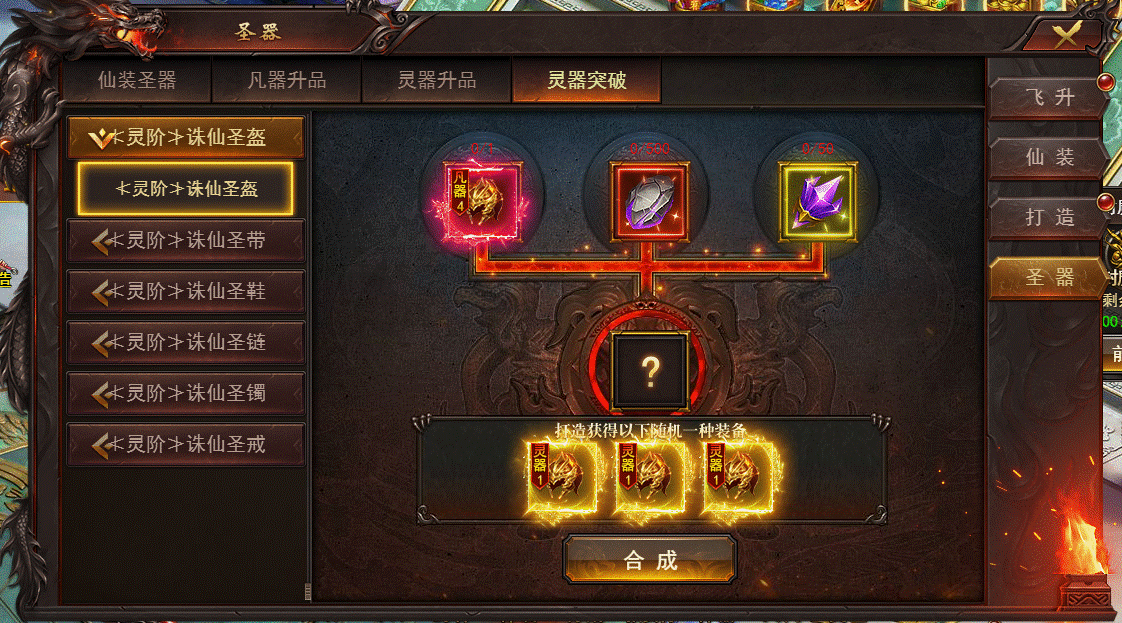Click the 灵器突破 tab
Viewport: 1122px width, 623px height.
coord(587,81)
